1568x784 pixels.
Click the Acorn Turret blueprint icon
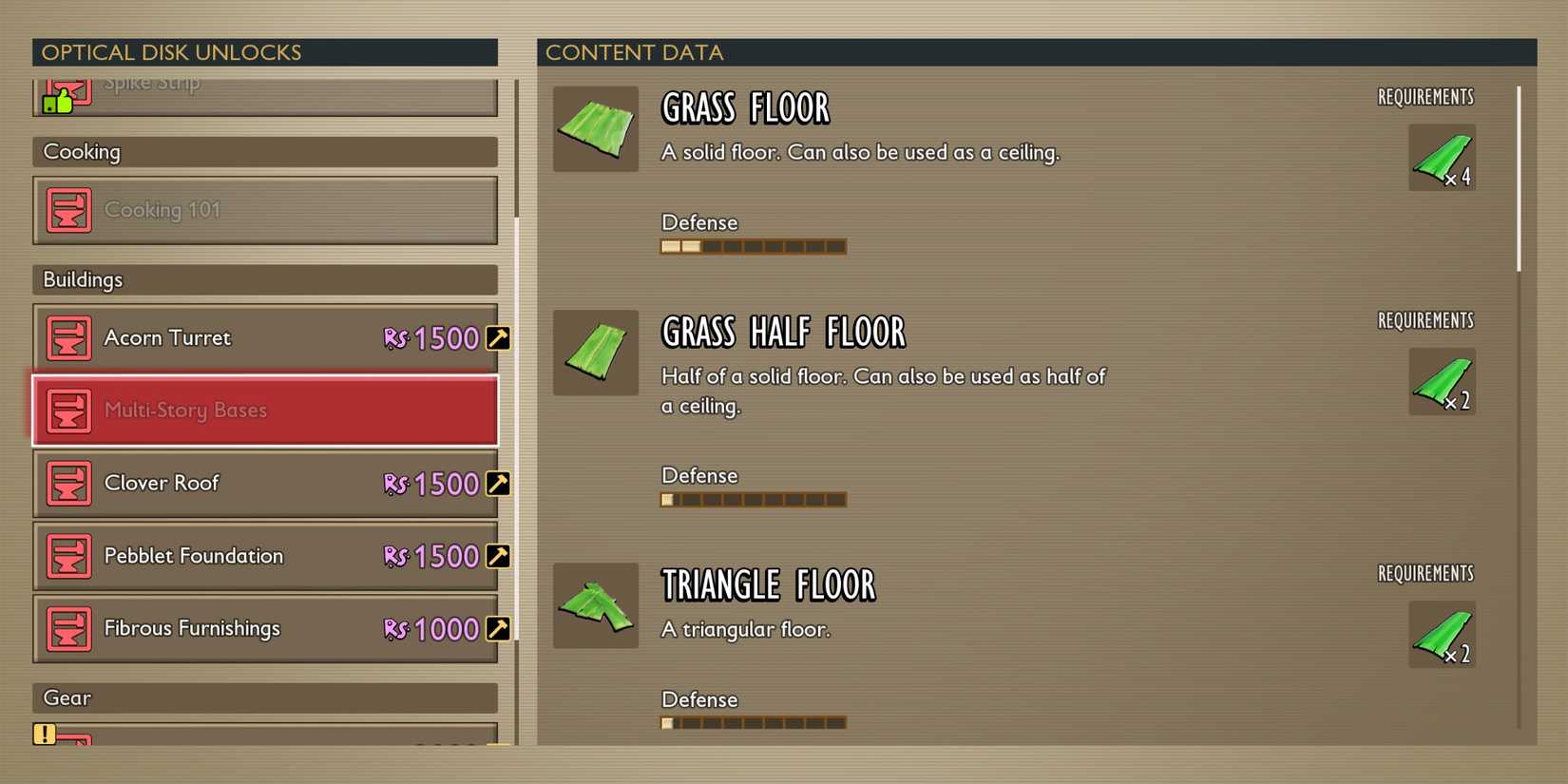[x=67, y=337]
